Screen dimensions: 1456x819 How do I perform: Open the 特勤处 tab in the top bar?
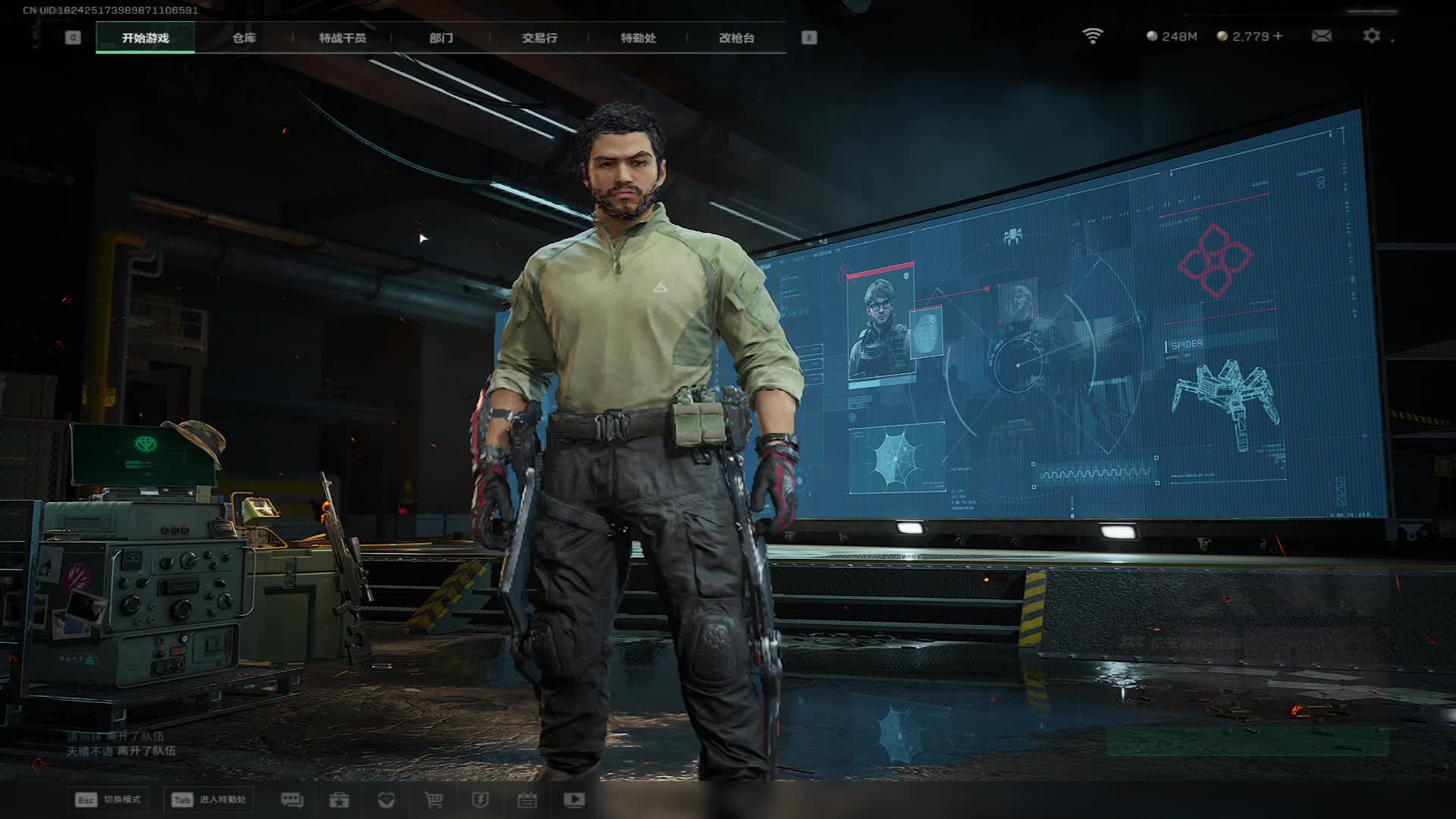pos(638,38)
